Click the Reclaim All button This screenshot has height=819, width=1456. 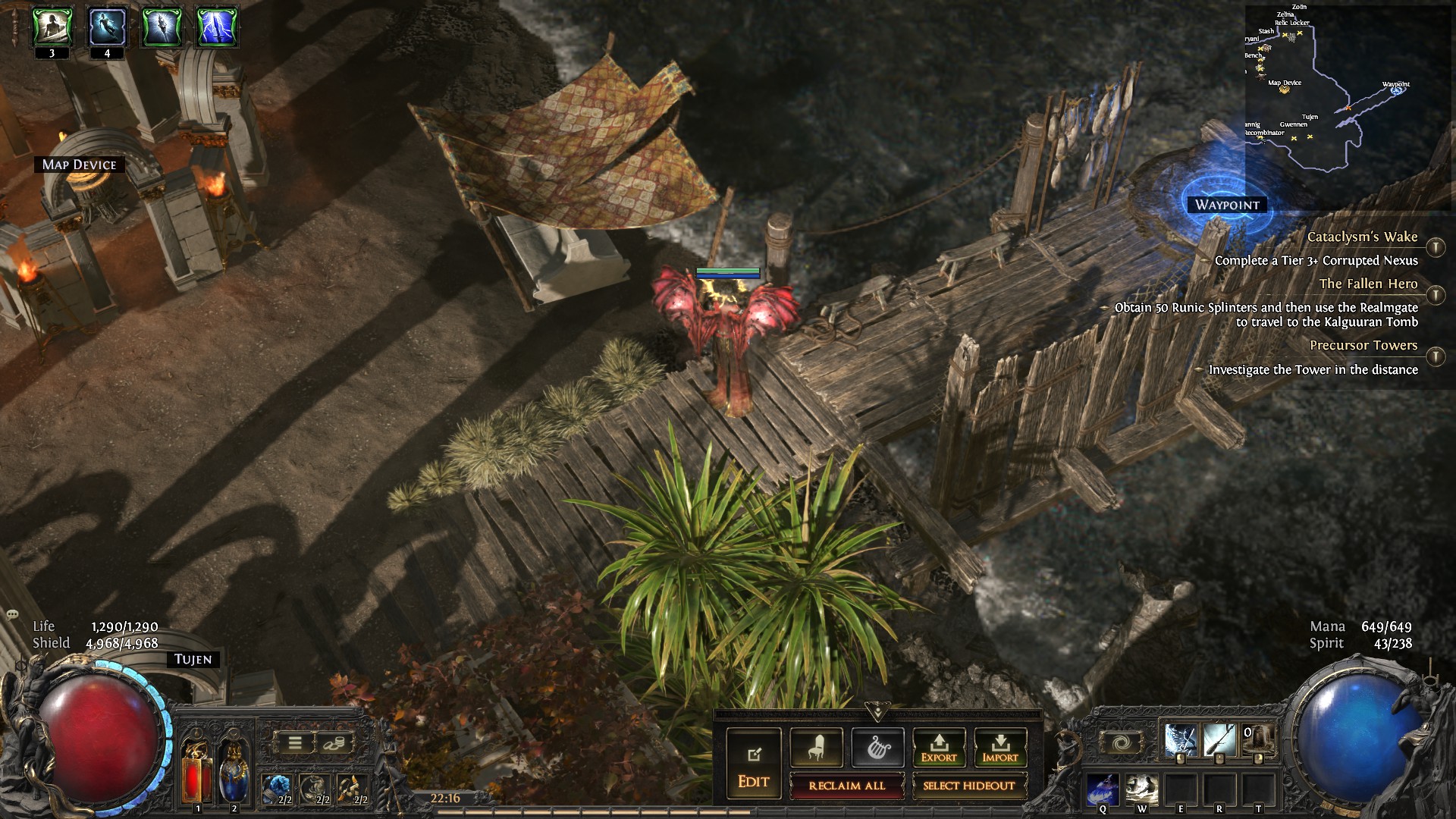[x=846, y=786]
